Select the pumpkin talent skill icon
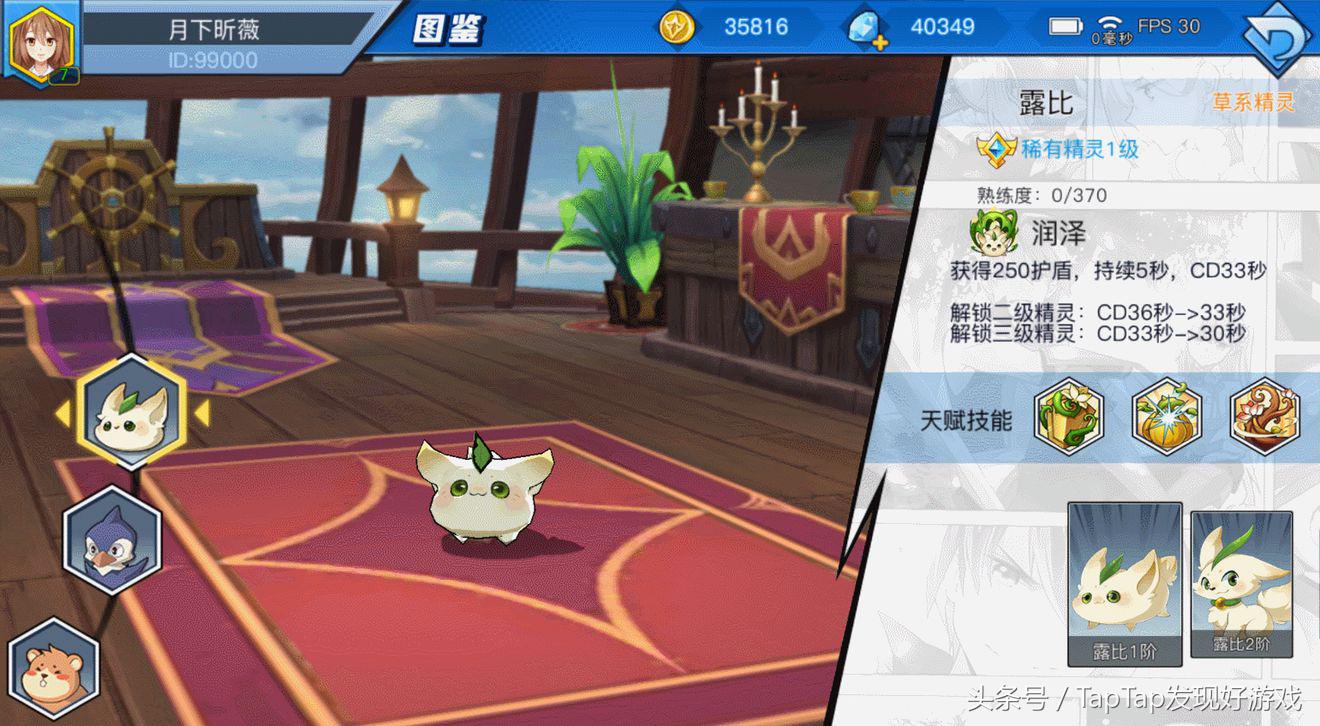 pos(1166,421)
